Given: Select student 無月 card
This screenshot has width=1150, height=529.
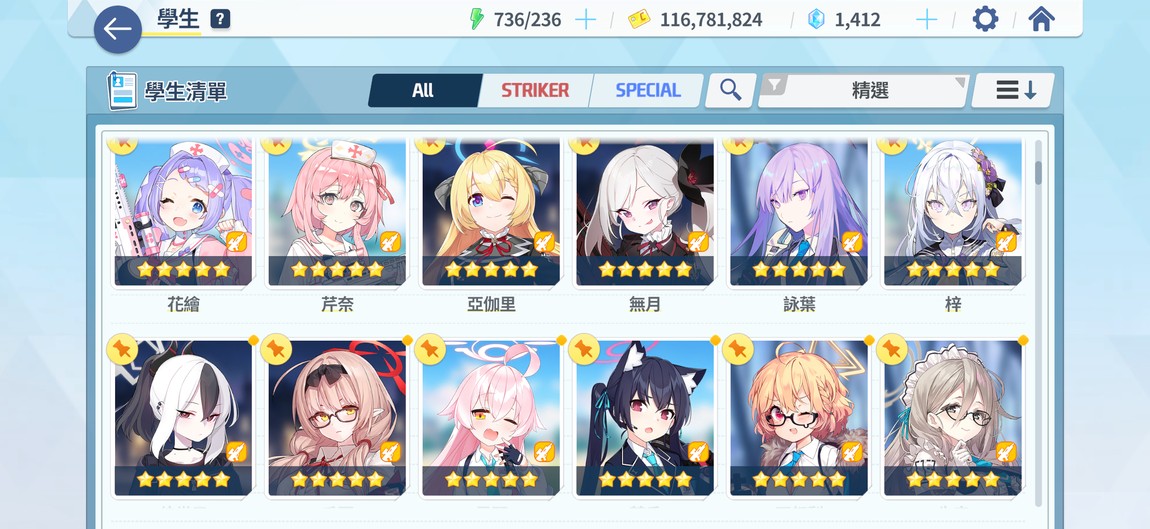Looking at the screenshot, I should pos(645,215).
